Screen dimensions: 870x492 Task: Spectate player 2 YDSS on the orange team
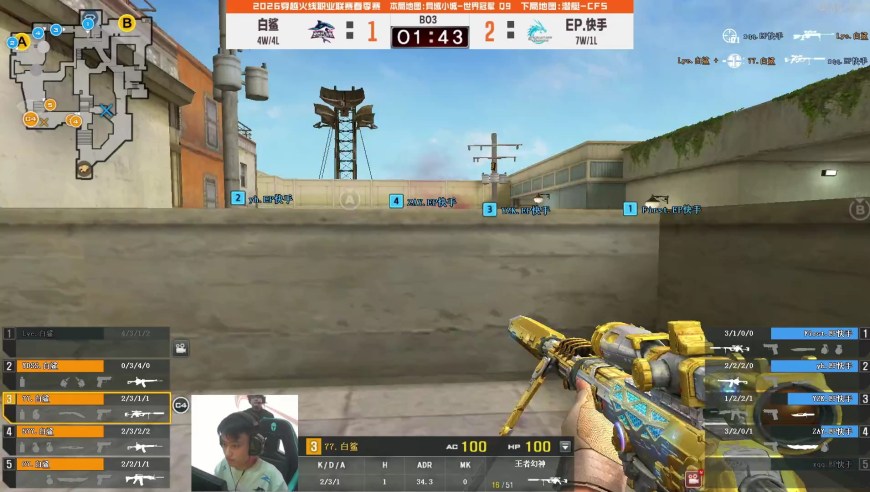[x=85, y=373]
